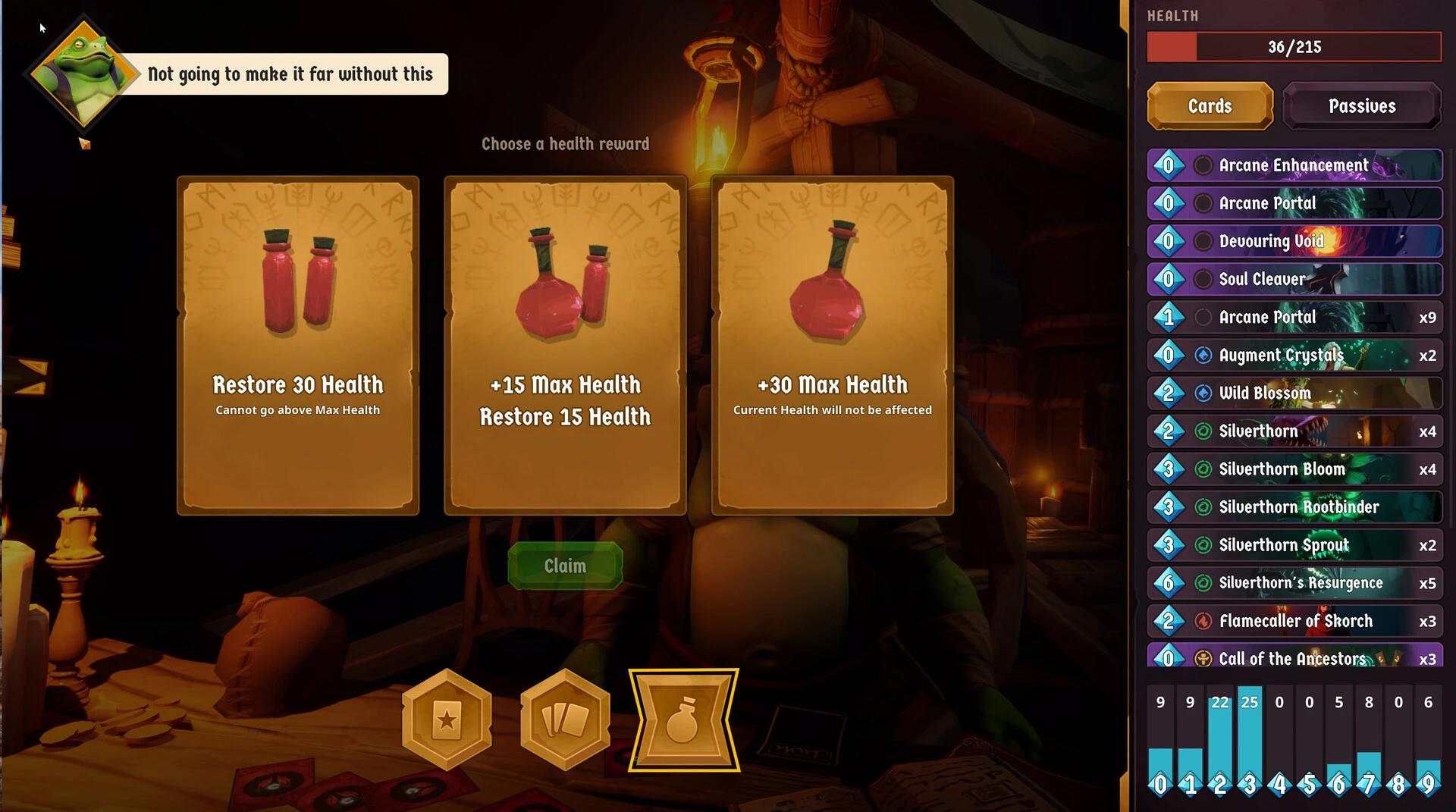This screenshot has width=1456, height=812.
Task: Select the potion health reward step
Action: pos(683,720)
